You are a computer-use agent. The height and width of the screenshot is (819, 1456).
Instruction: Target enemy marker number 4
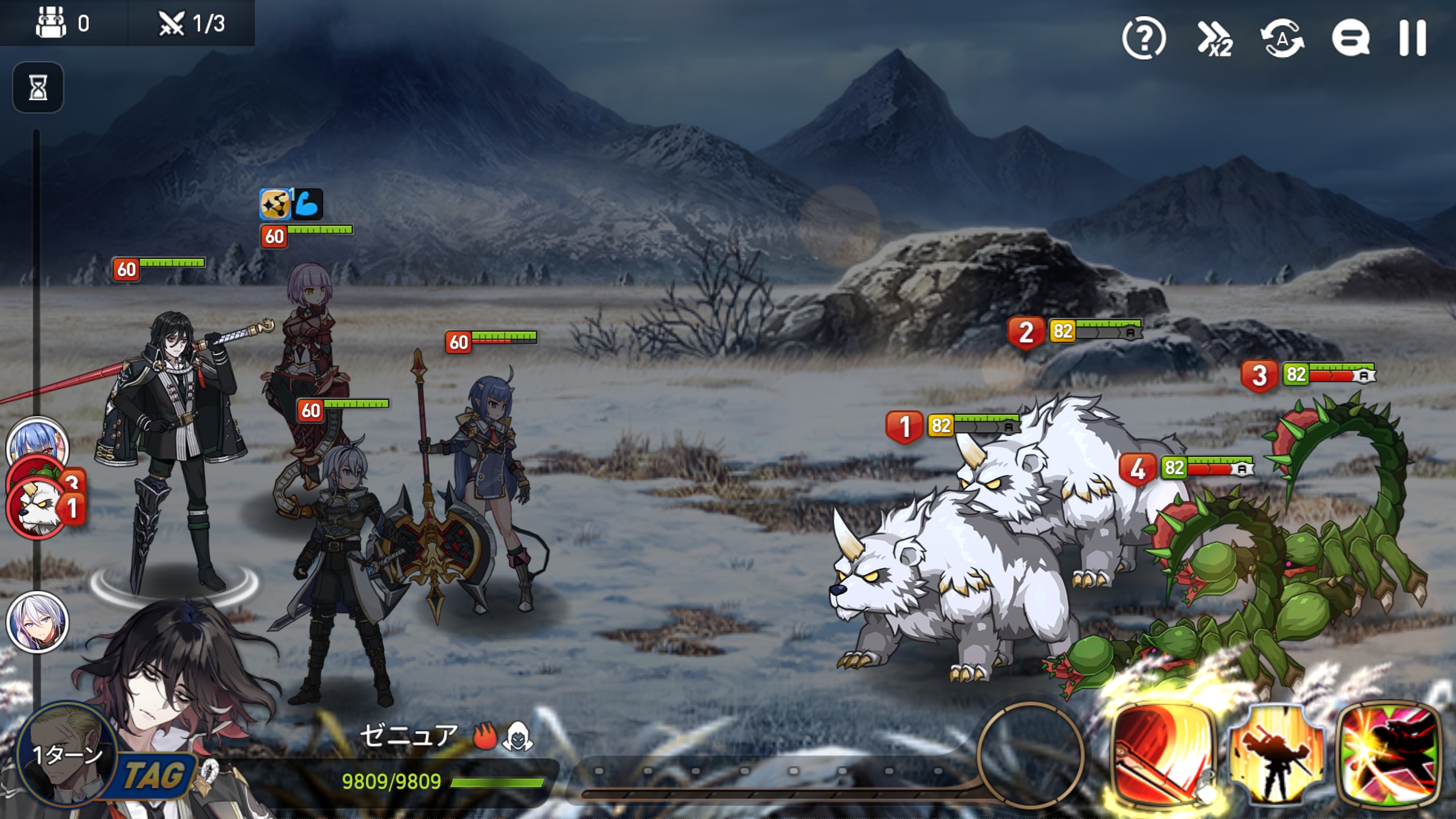click(1137, 469)
